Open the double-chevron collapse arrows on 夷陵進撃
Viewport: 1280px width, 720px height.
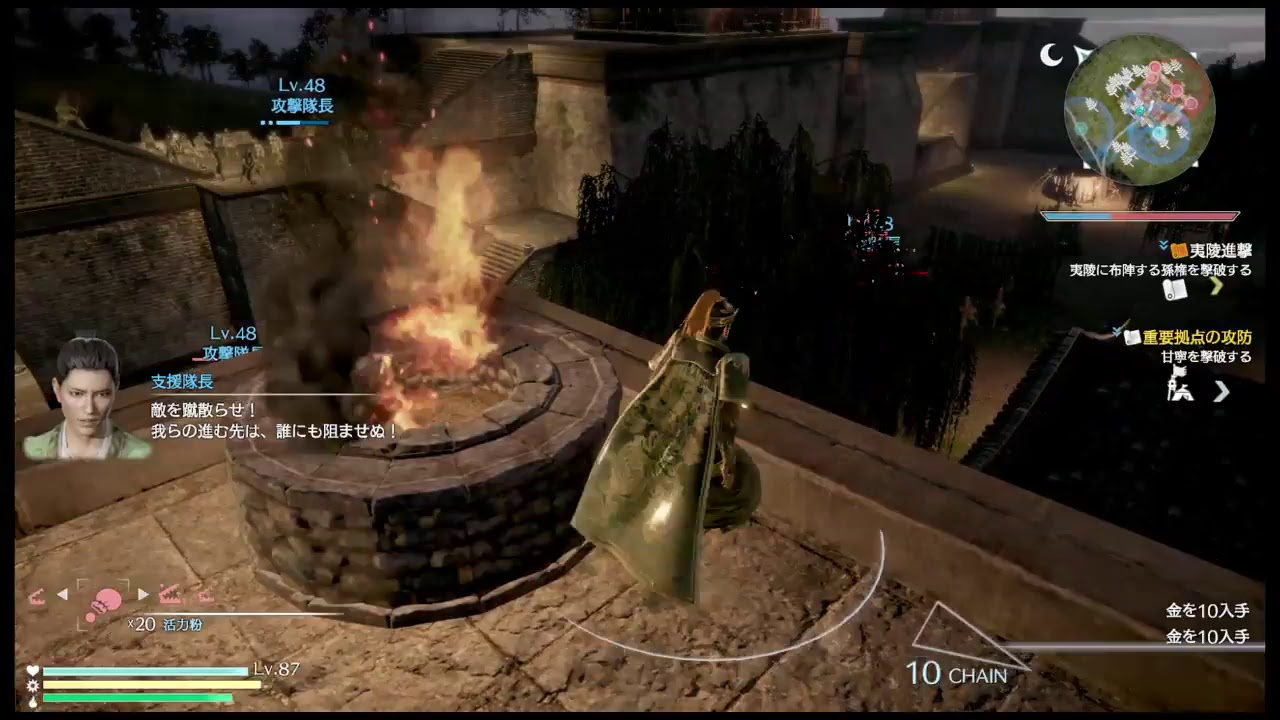point(1163,245)
